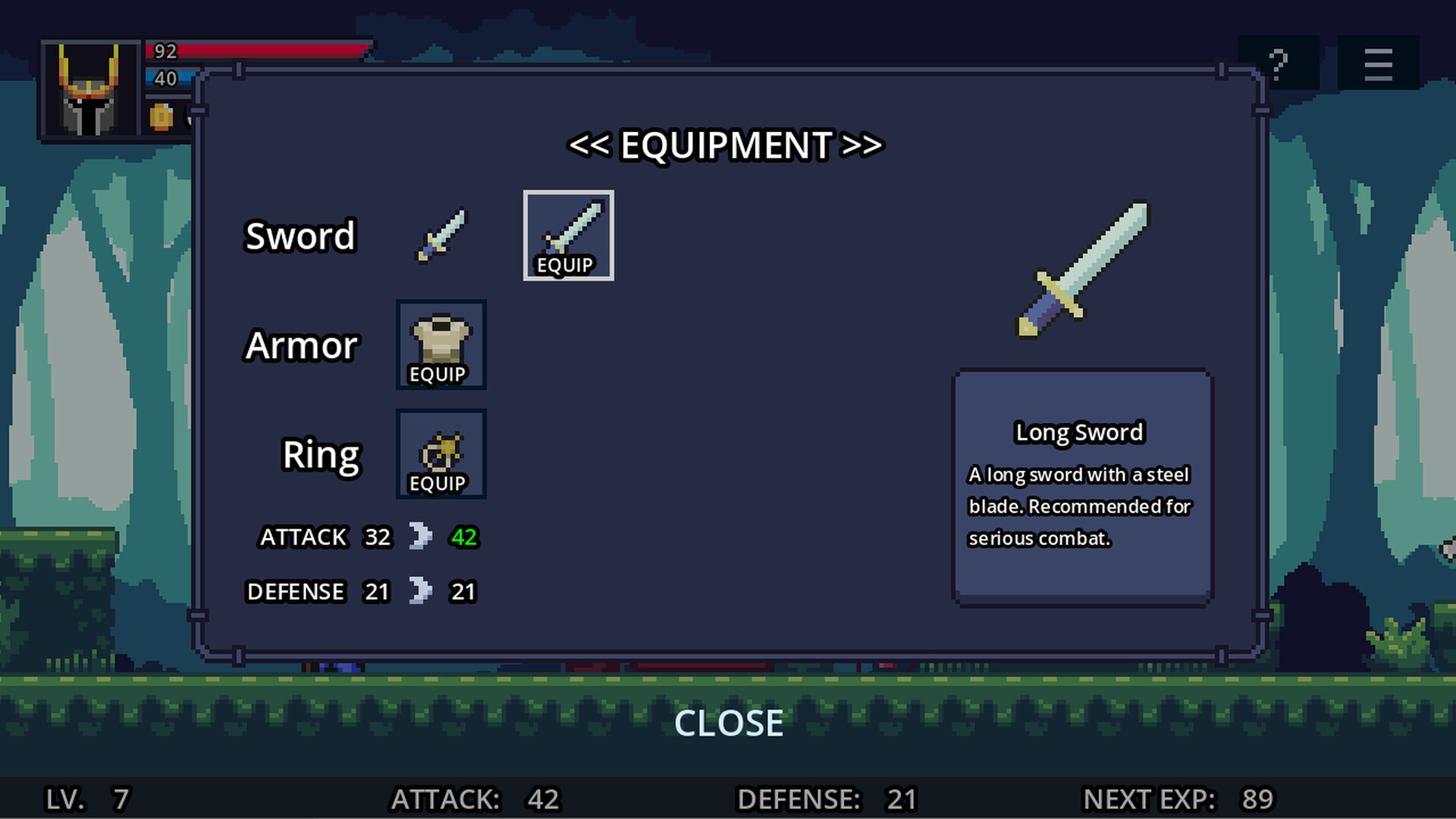Click the ATTACK change arrow indicator
1456x819 pixels.
422,537
